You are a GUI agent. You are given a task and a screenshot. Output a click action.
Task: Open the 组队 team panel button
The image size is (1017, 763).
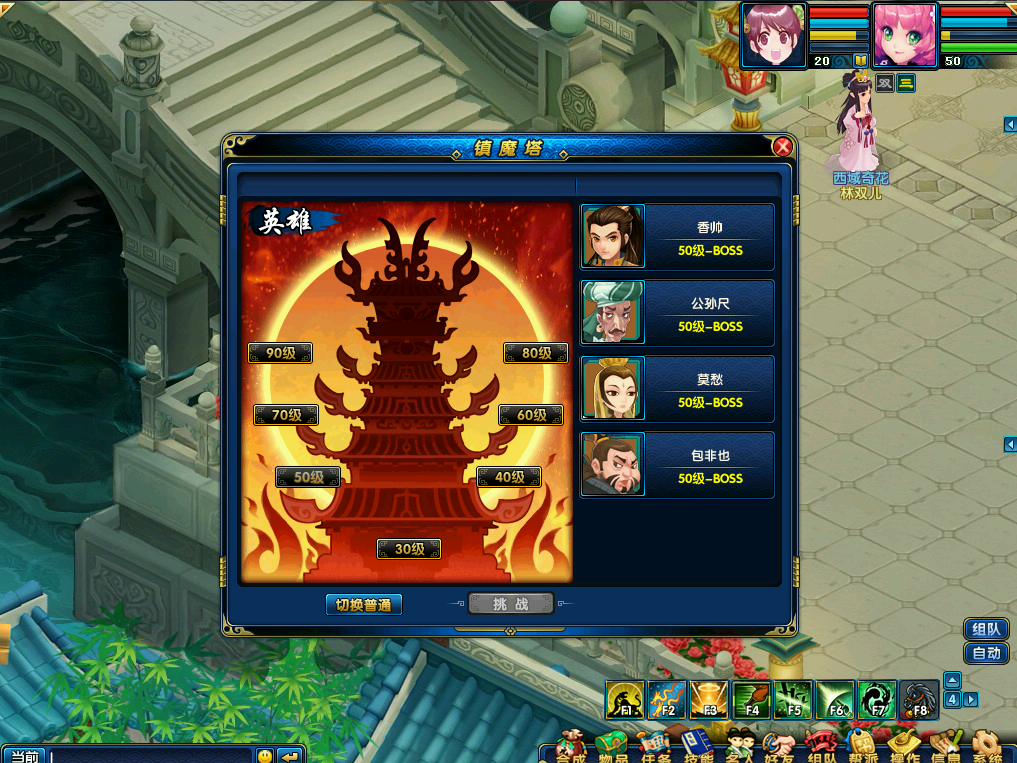coord(985,629)
